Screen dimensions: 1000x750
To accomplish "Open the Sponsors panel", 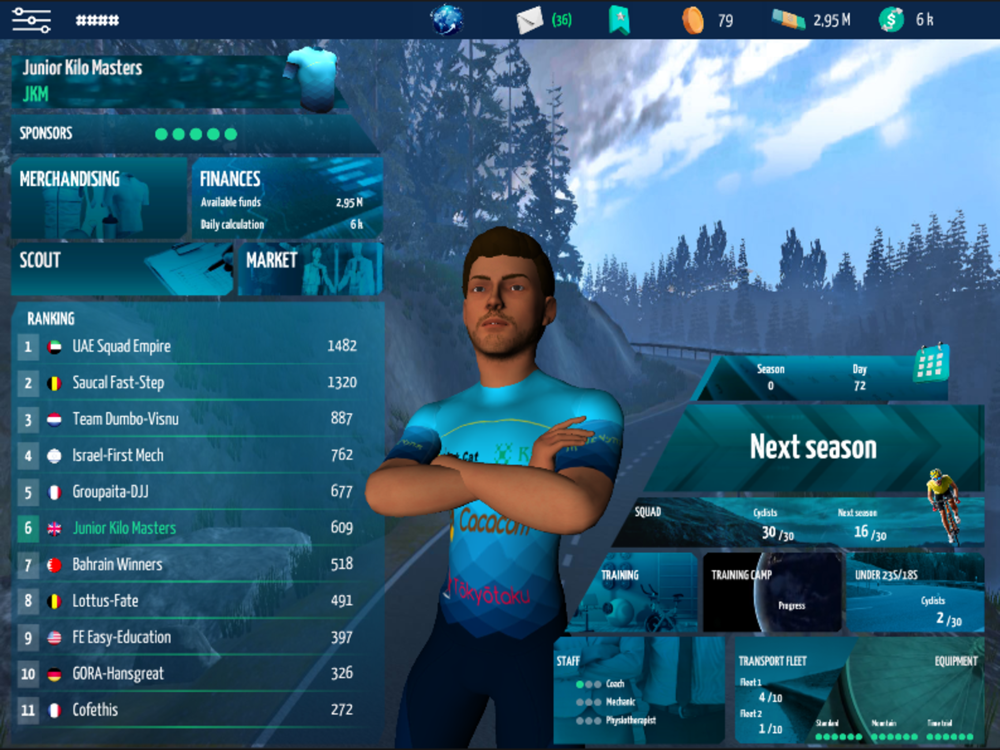I will 190,134.
